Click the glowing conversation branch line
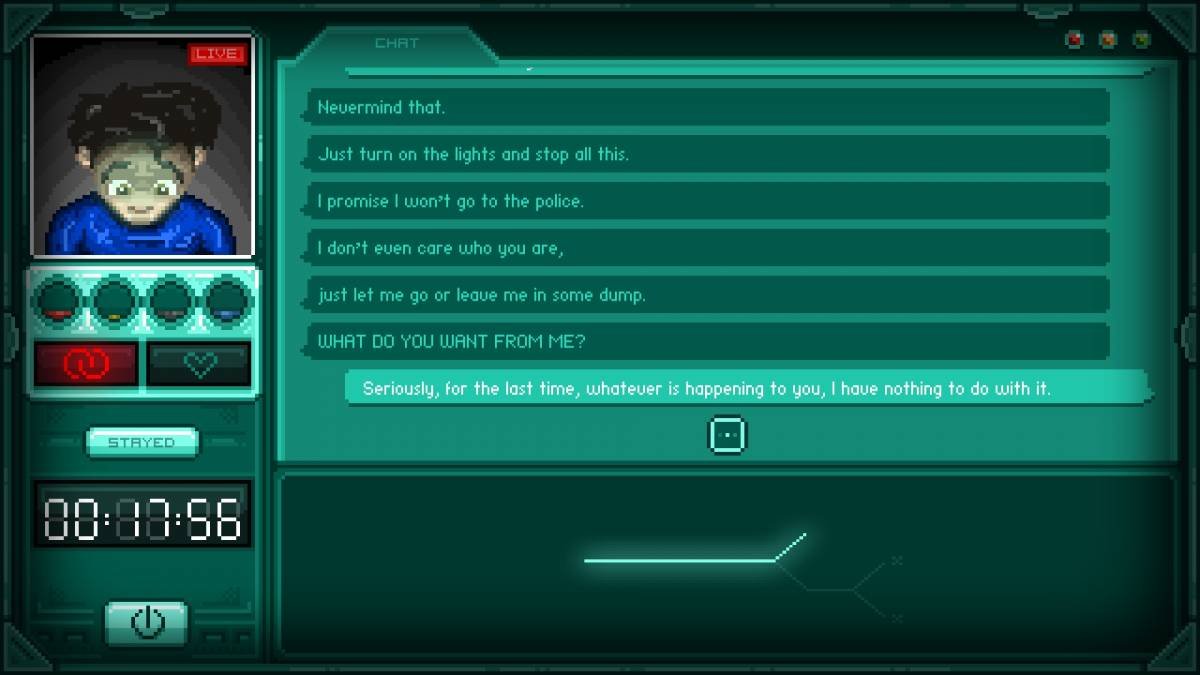This screenshot has width=1200, height=675. click(x=690, y=559)
